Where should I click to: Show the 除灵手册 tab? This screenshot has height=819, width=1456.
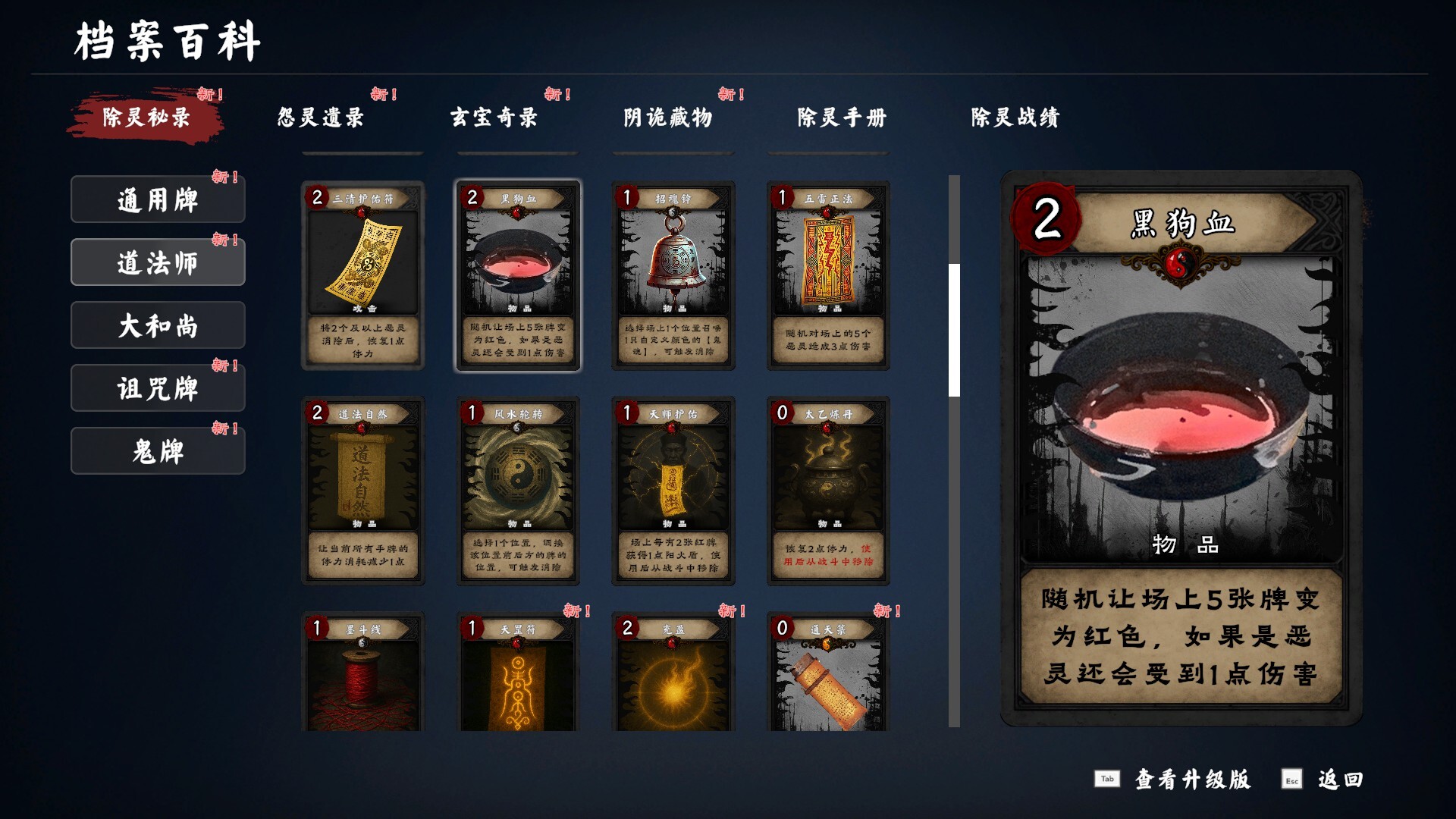(x=841, y=118)
